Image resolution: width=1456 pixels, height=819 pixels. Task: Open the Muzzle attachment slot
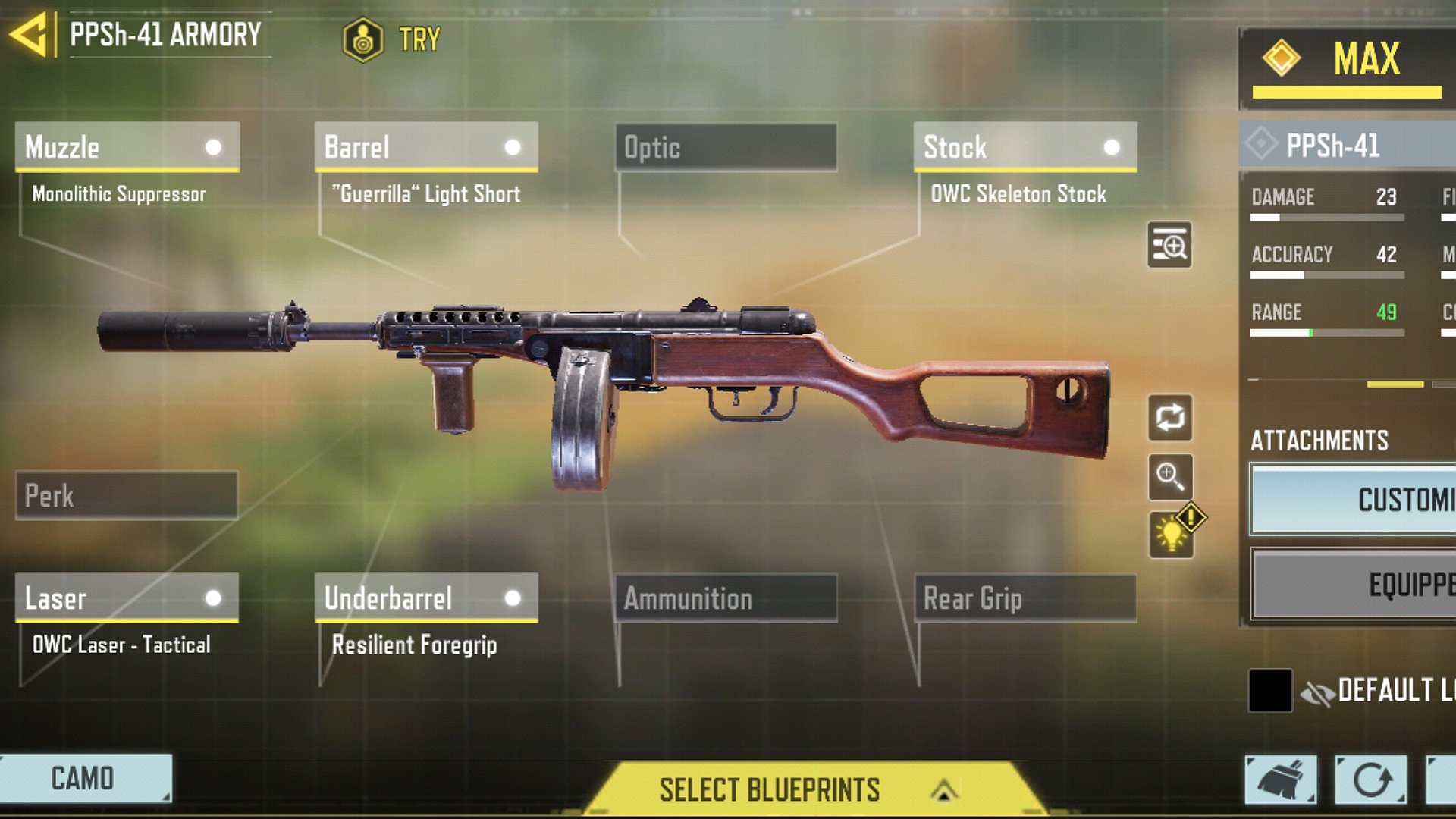[127, 147]
